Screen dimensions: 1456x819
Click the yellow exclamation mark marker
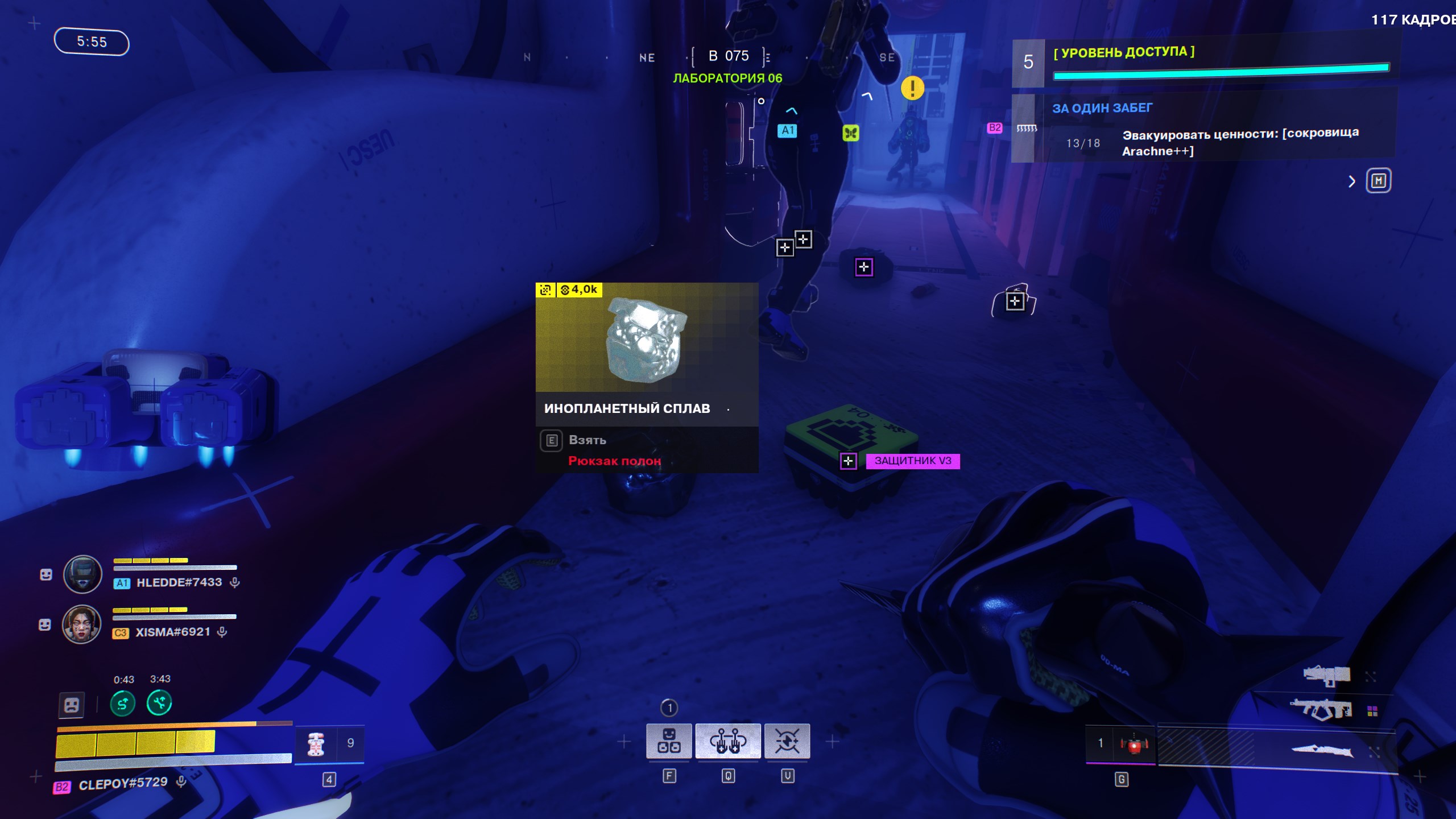(x=912, y=88)
